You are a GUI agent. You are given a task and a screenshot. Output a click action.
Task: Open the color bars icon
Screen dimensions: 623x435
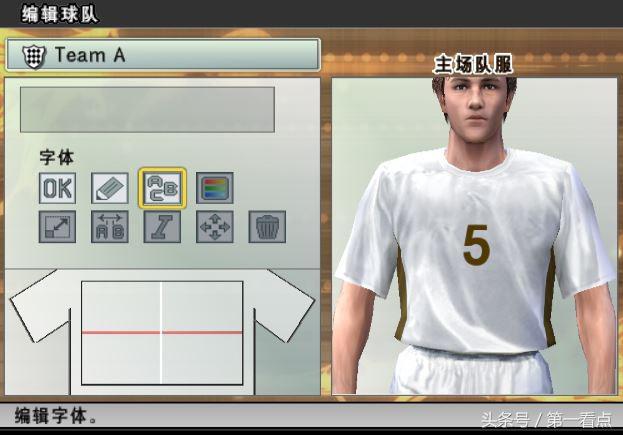tap(215, 187)
